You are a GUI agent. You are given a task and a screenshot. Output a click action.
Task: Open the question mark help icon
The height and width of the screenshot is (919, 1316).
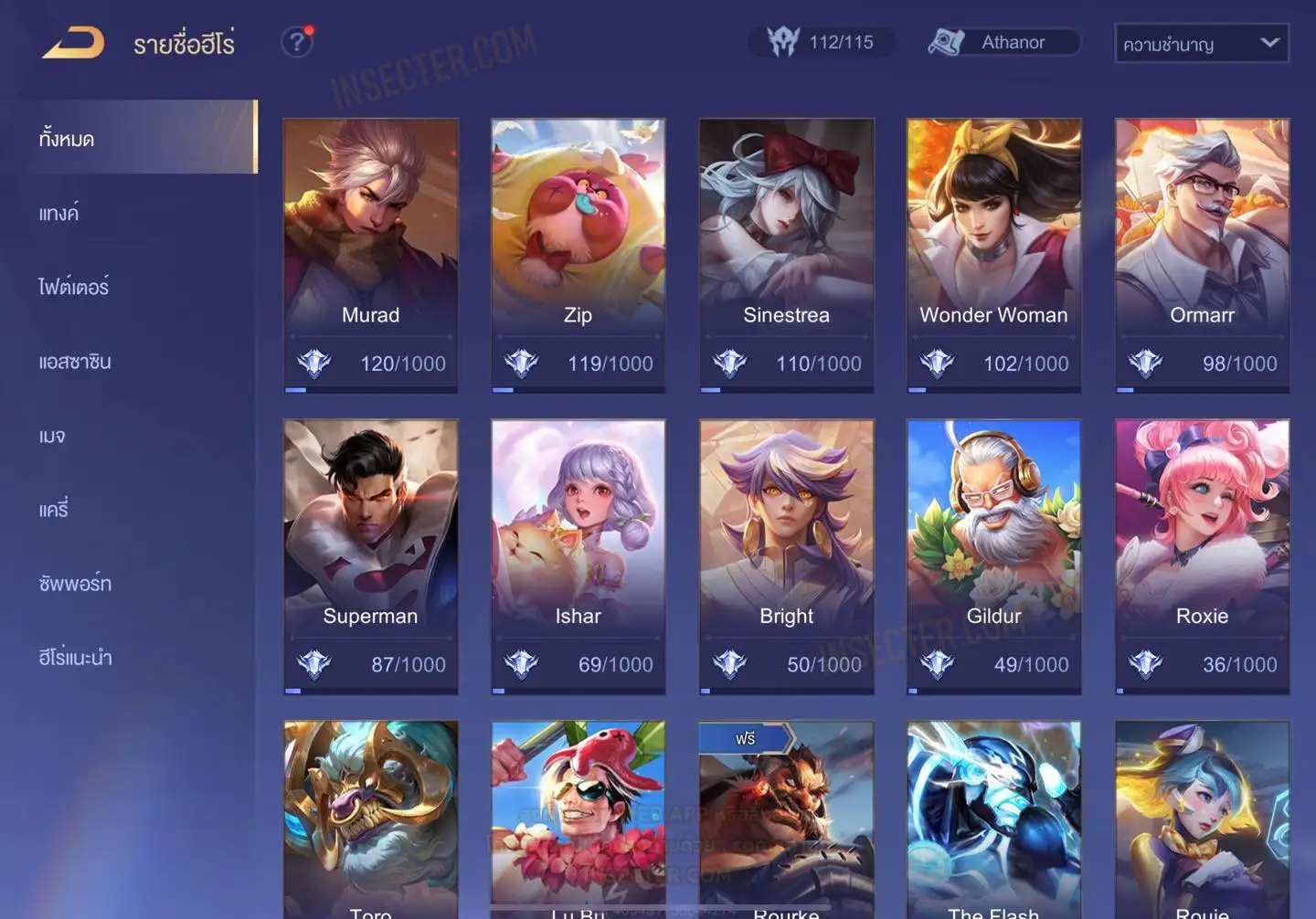(297, 42)
